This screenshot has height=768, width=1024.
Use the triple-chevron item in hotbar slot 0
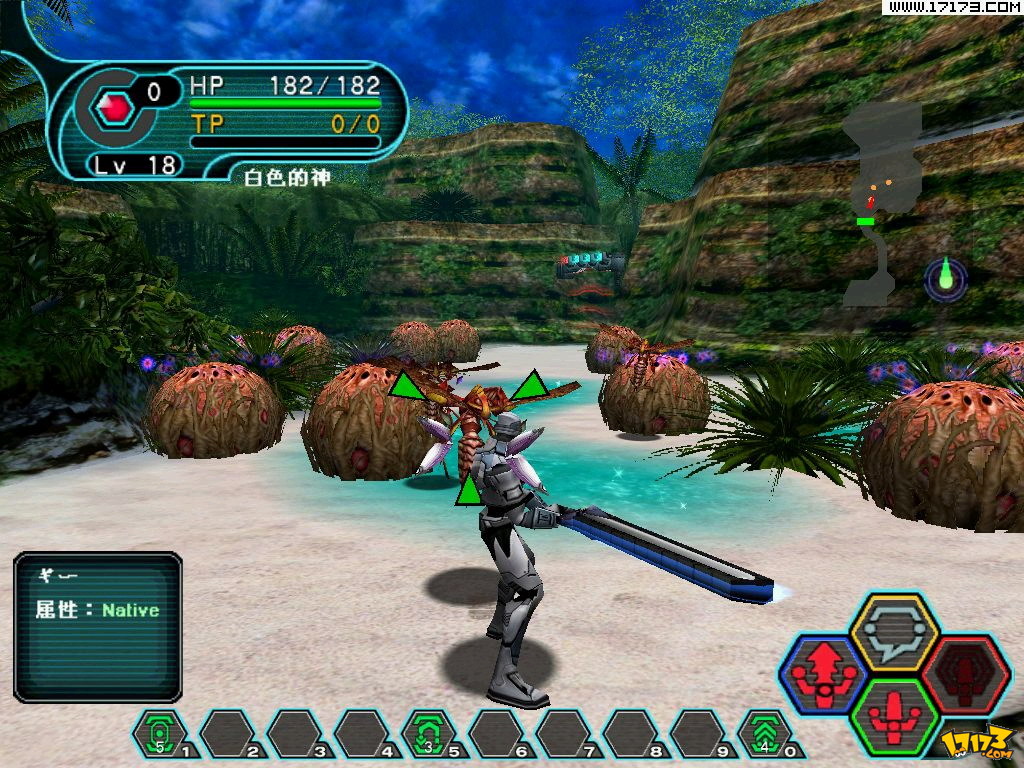coord(764,733)
